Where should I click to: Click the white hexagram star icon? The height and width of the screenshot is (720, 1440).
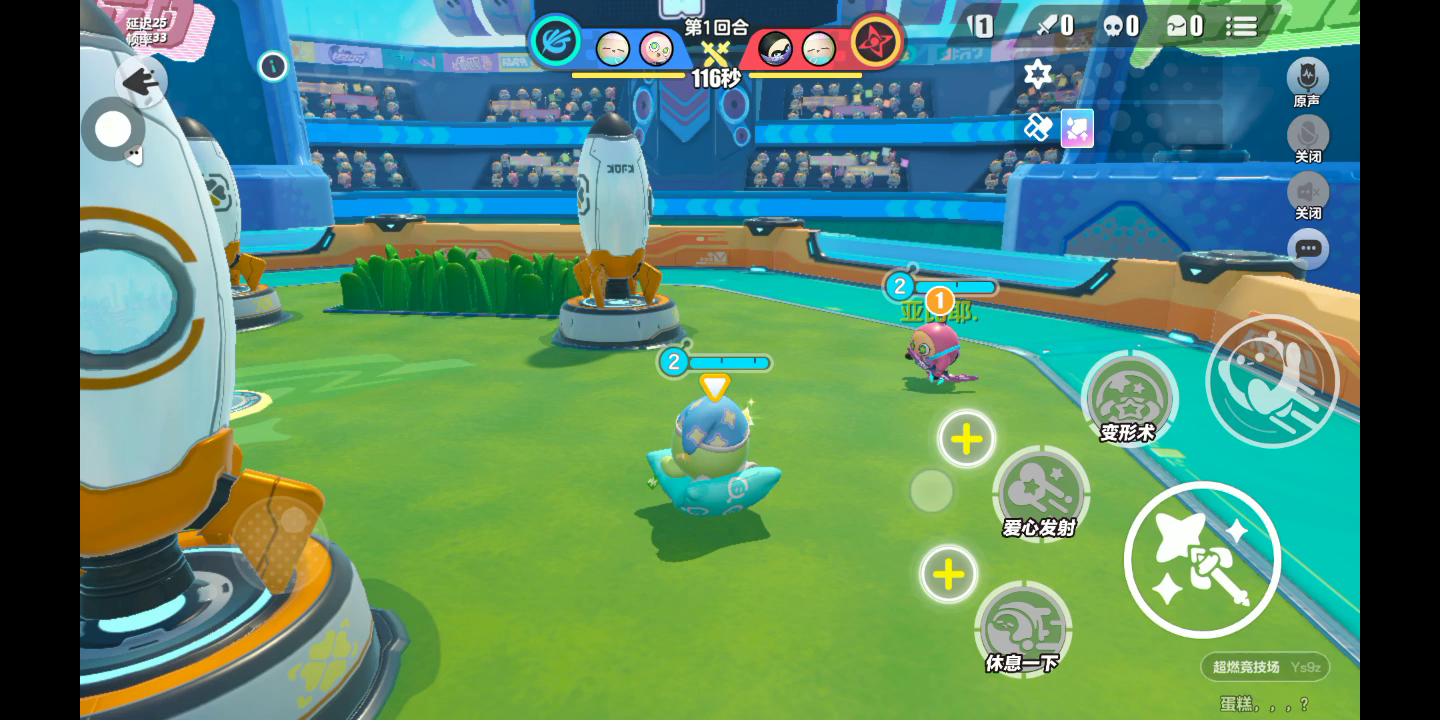[1038, 73]
